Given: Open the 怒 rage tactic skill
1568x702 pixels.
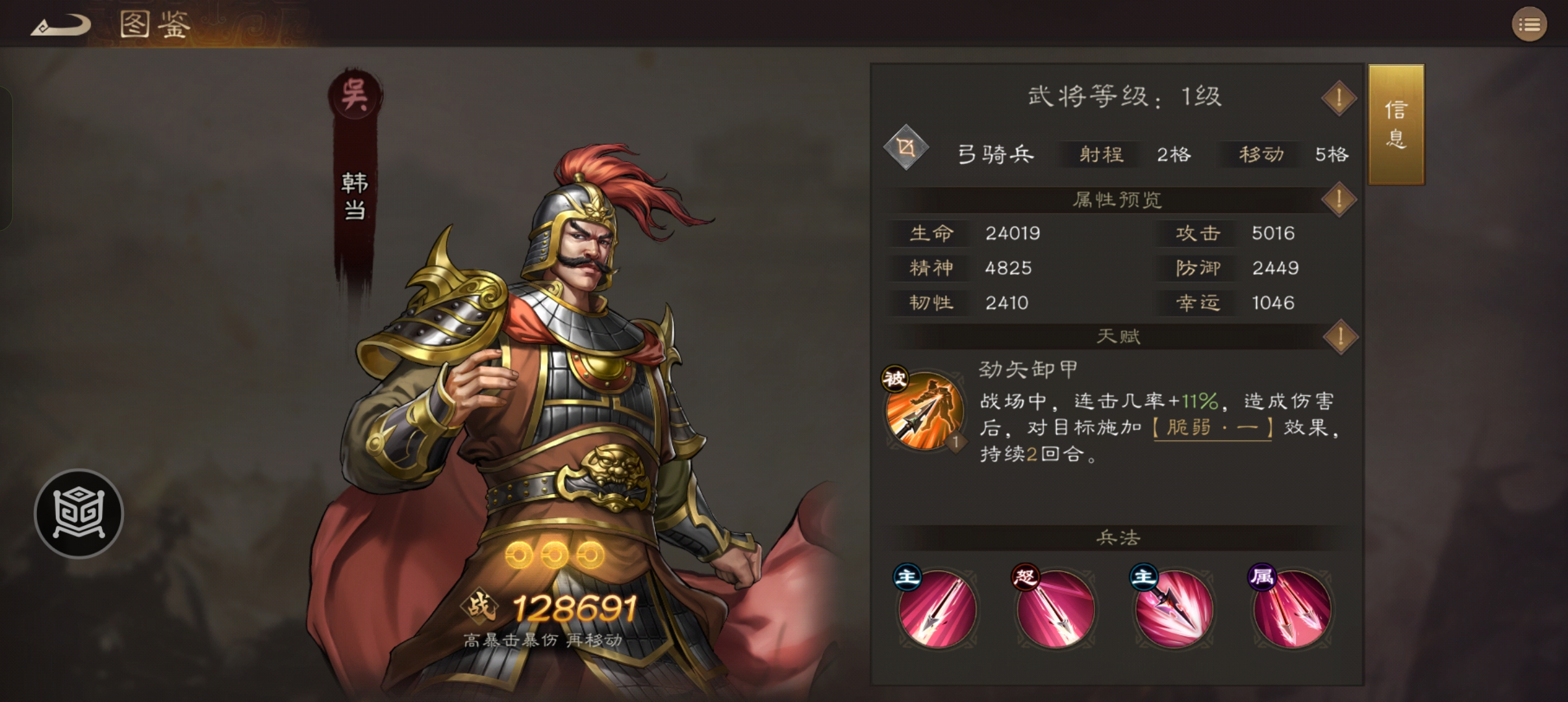Looking at the screenshot, I should pyautogui.click(x=1056, y=608).
